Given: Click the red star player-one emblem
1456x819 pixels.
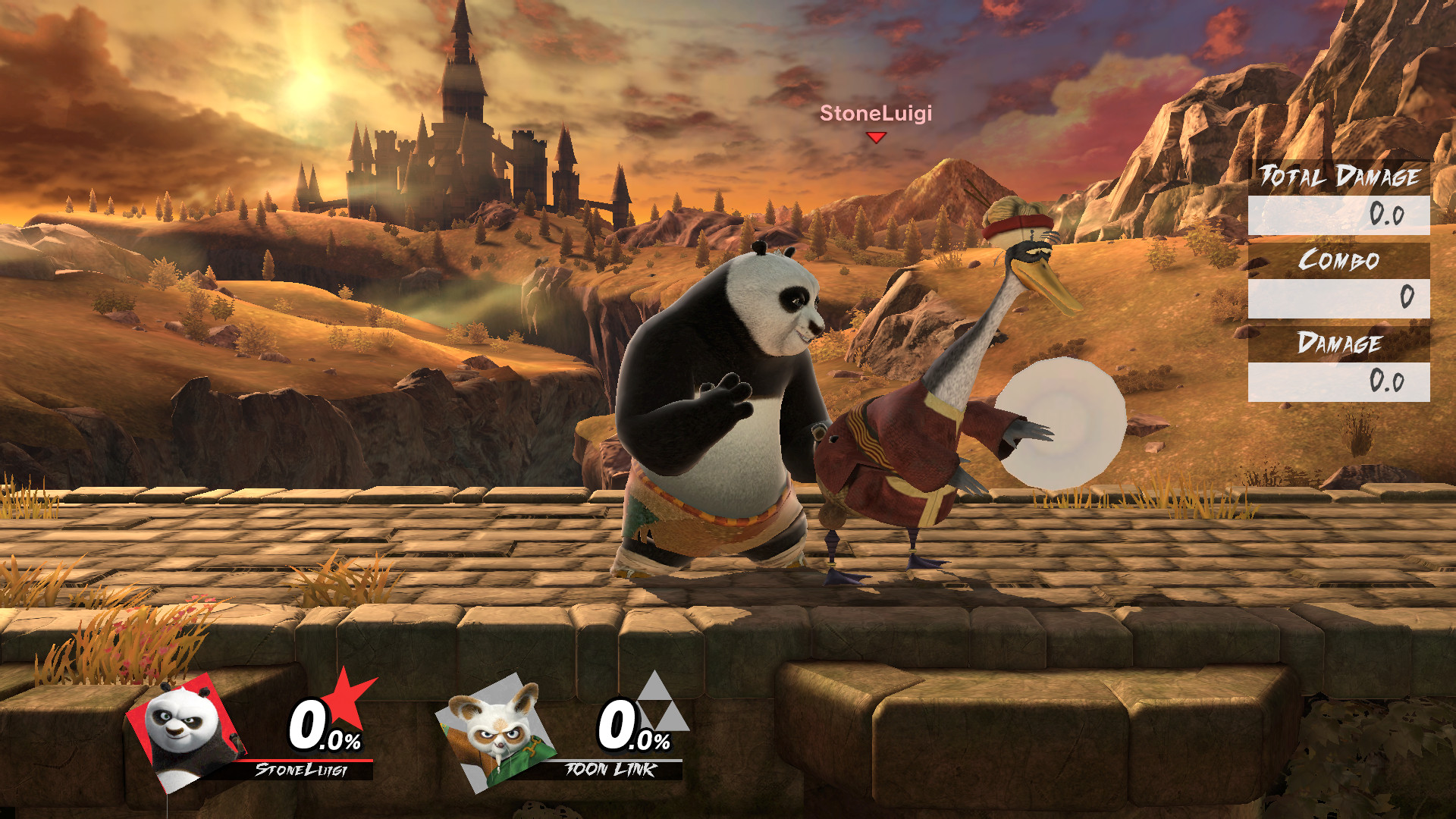Looking at the screenshot, I should 345,699.
